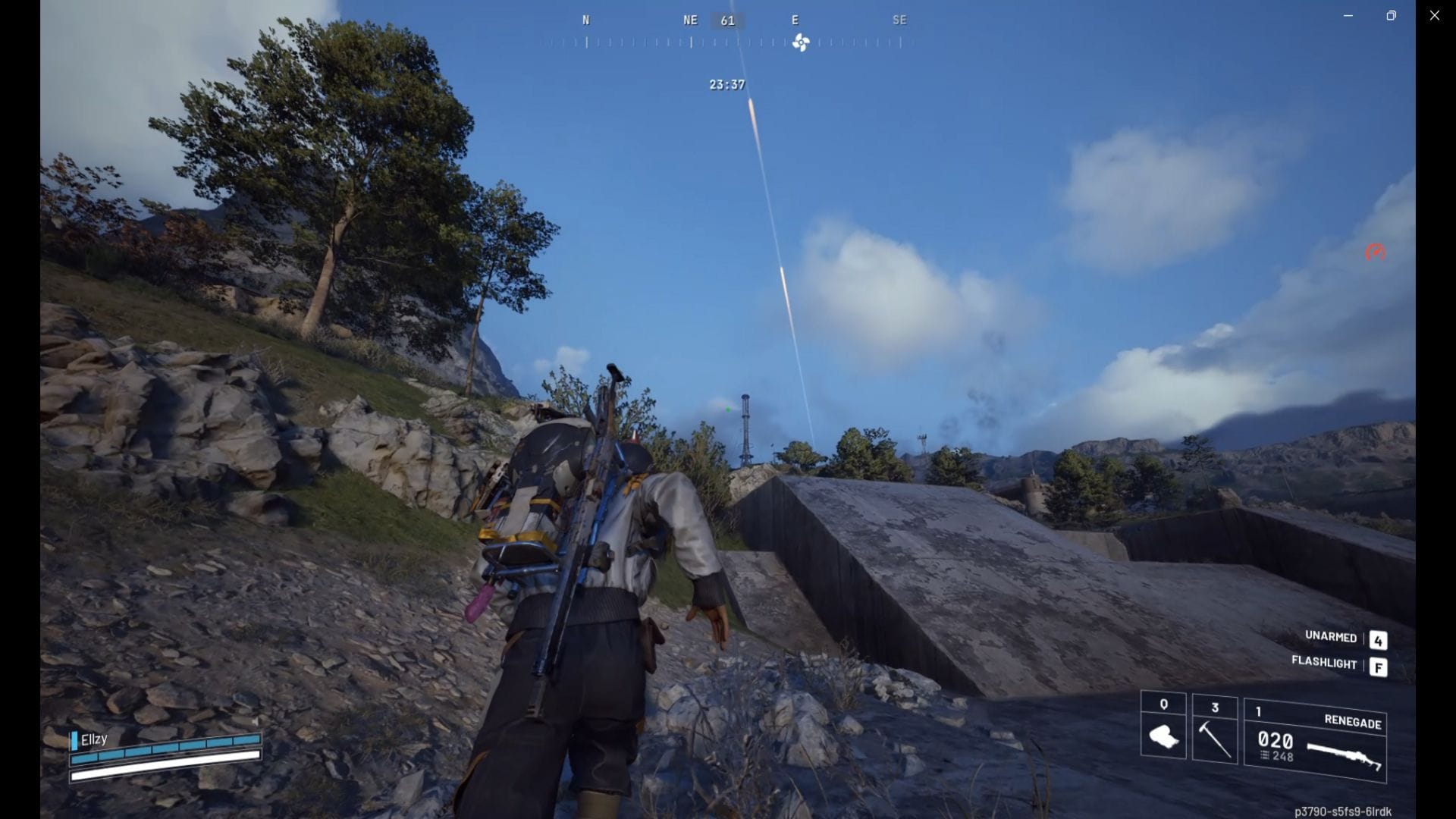
Task: Restore down the game window
Action: coord(1391,15)
